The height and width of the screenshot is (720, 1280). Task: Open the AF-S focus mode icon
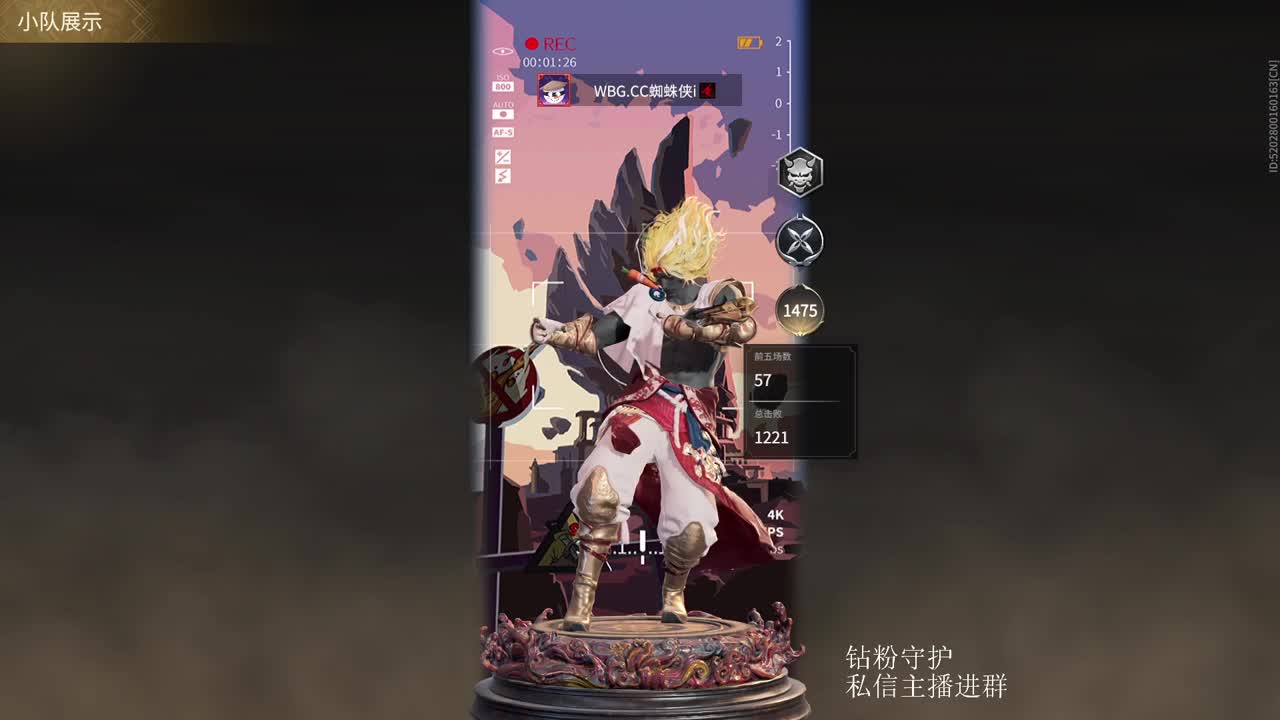pos(504,133)
